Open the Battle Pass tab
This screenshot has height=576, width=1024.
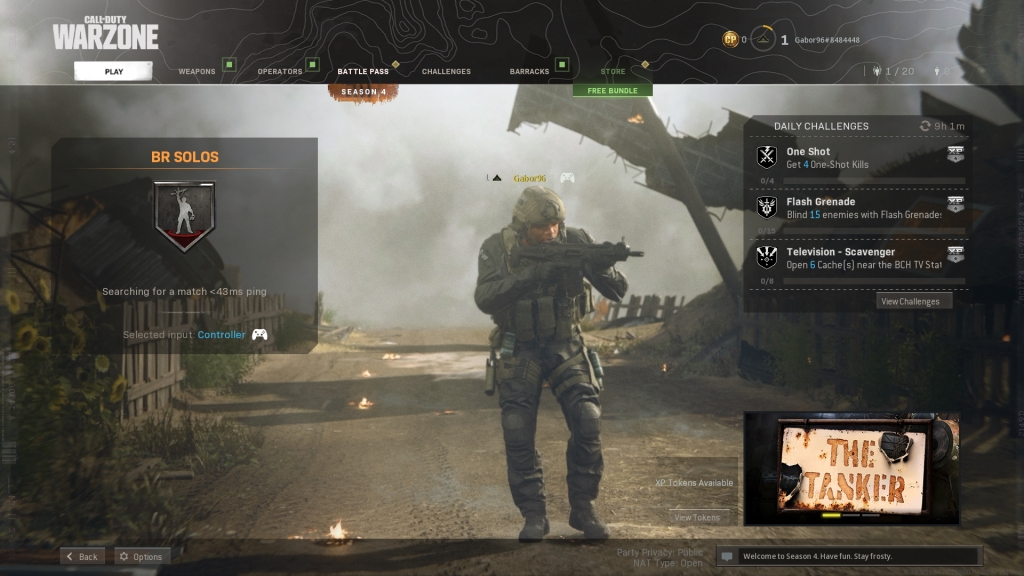point(363,72)
